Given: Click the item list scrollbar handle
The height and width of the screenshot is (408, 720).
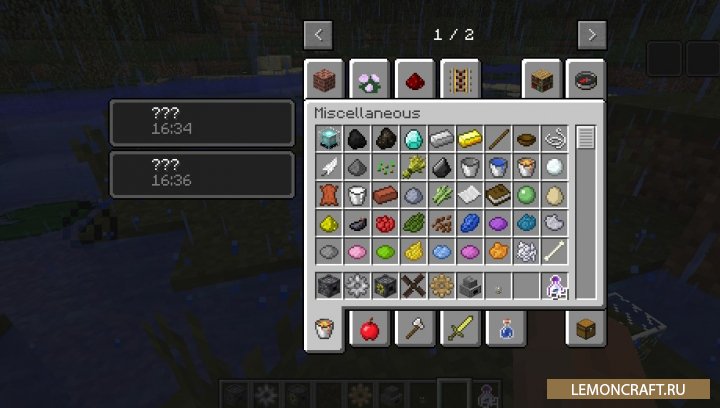Looking at the screenshot, I should click(586, 138).
